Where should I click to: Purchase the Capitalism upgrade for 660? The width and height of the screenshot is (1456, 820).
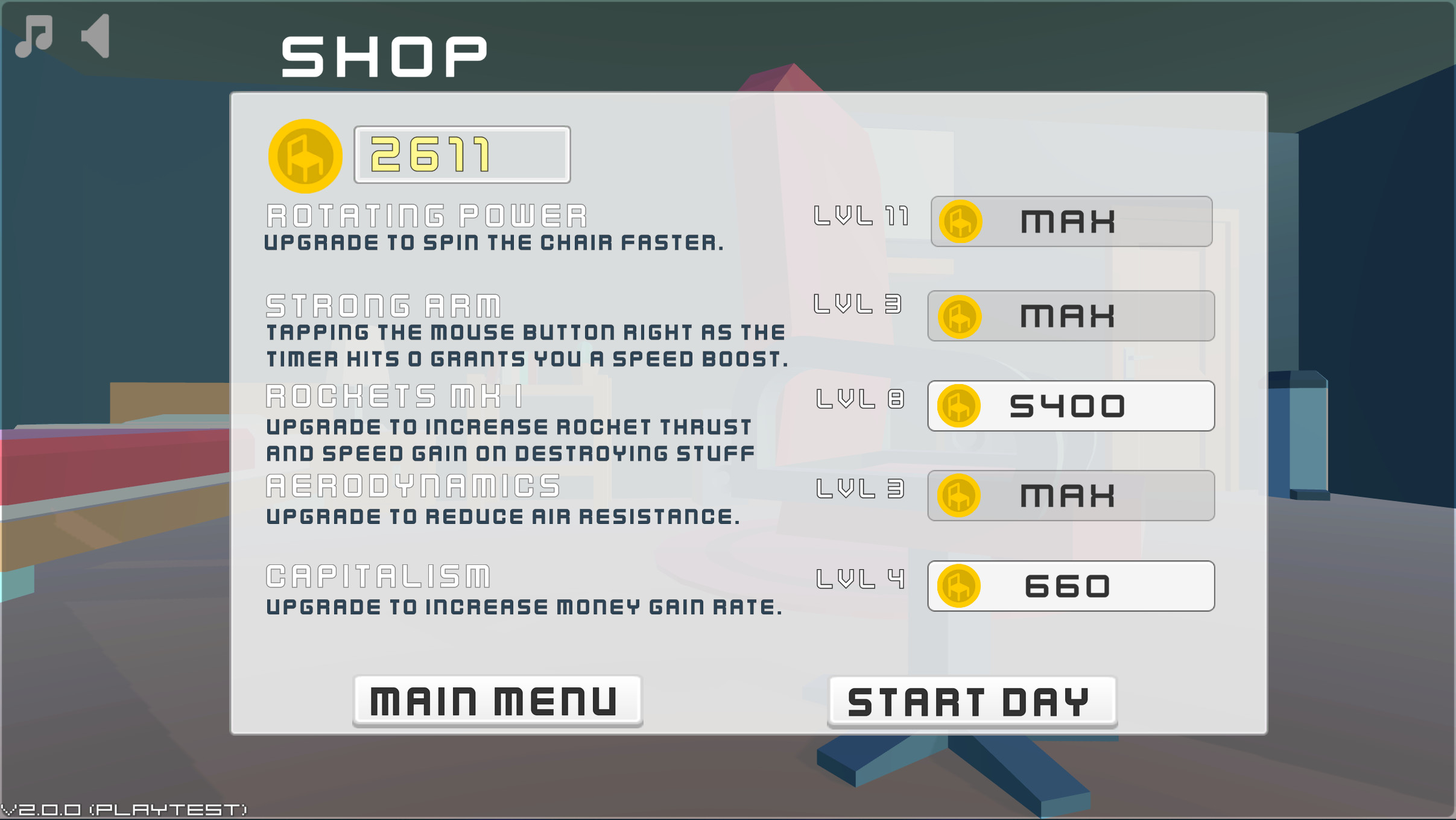[x=1071, y=586]
